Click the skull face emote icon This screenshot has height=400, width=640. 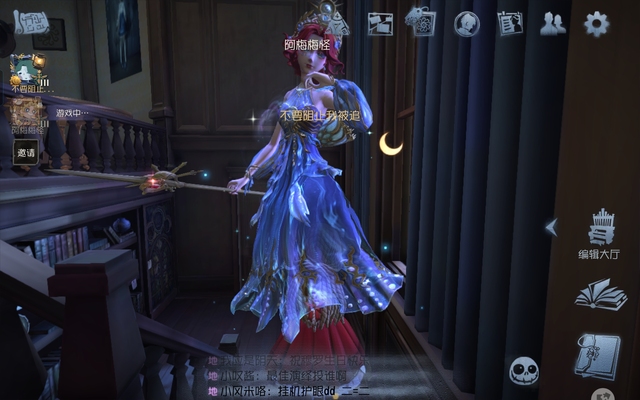(x=524, y=372)
